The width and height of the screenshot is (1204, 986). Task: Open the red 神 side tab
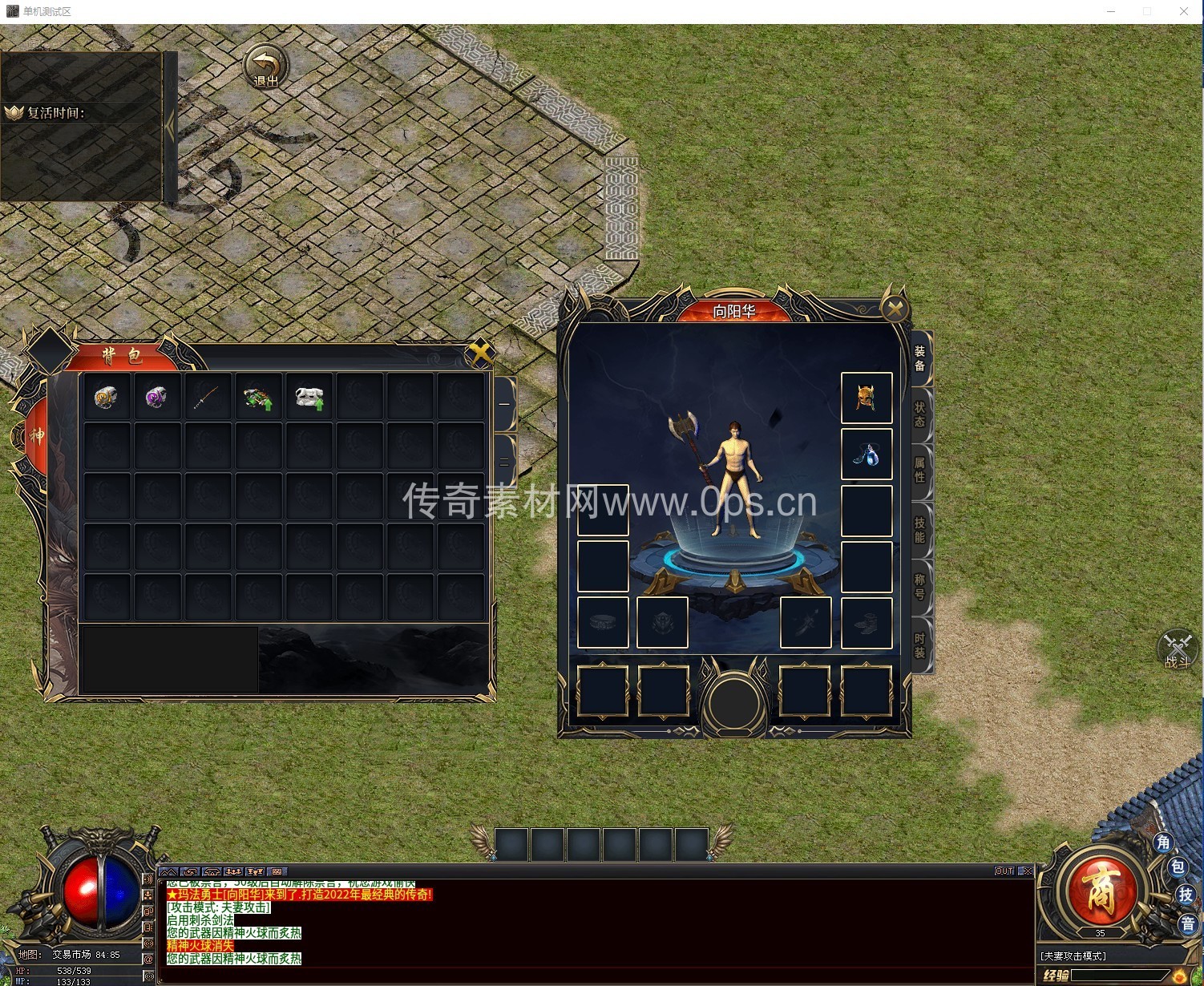[x=37, y=435]
